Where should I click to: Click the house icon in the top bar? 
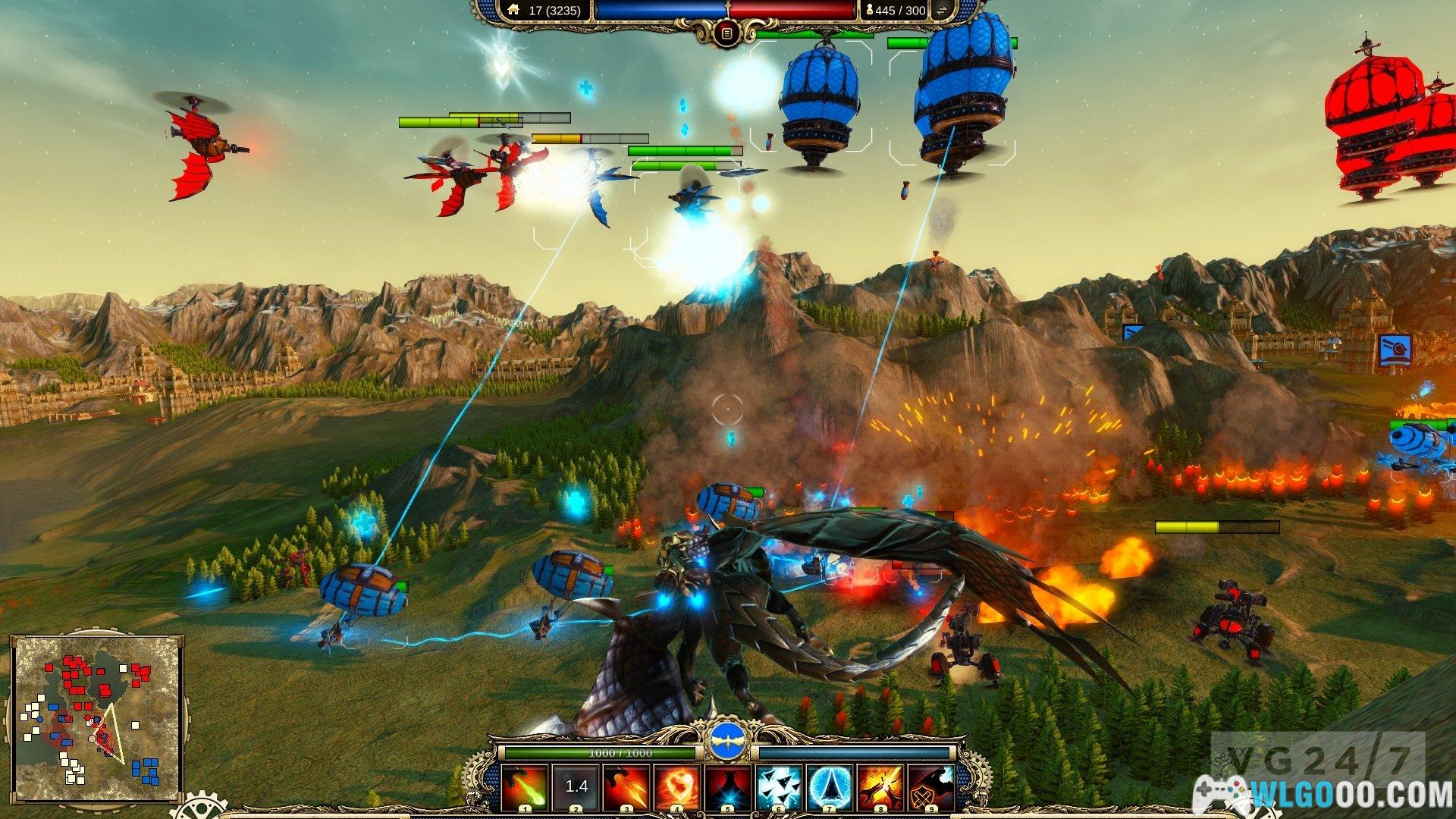pos(514,10)
